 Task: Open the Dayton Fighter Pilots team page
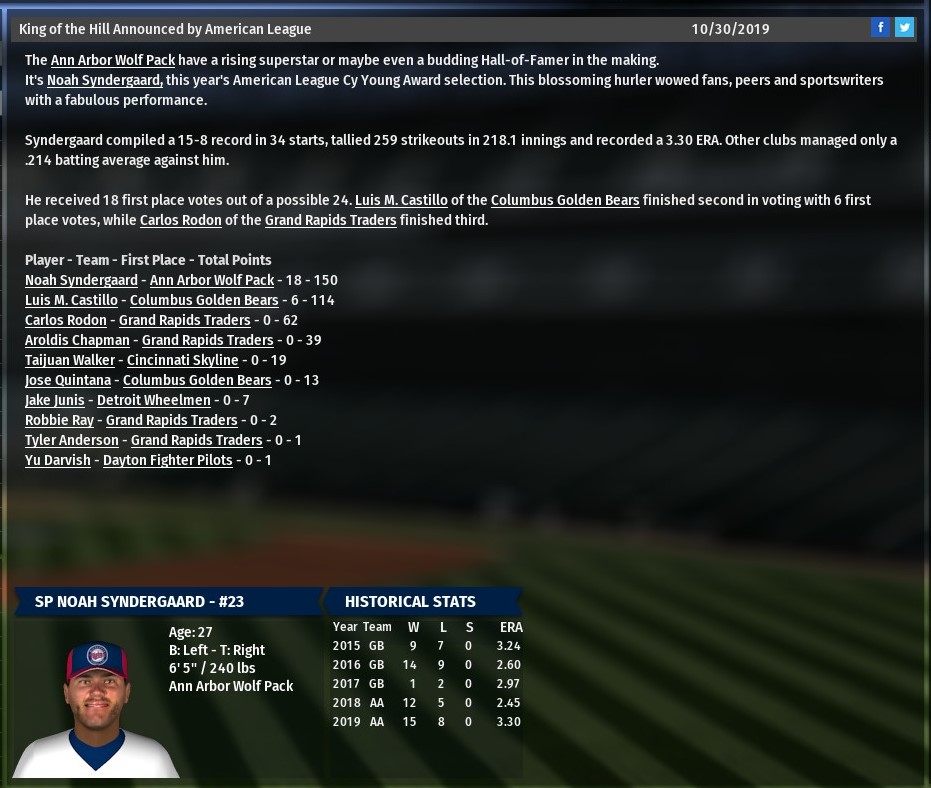coord(168,460)
